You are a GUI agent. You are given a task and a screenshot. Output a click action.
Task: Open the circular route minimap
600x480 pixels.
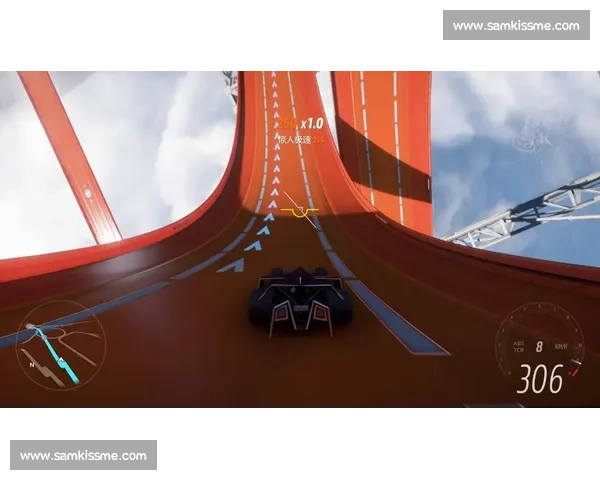(x=62, y=347)
